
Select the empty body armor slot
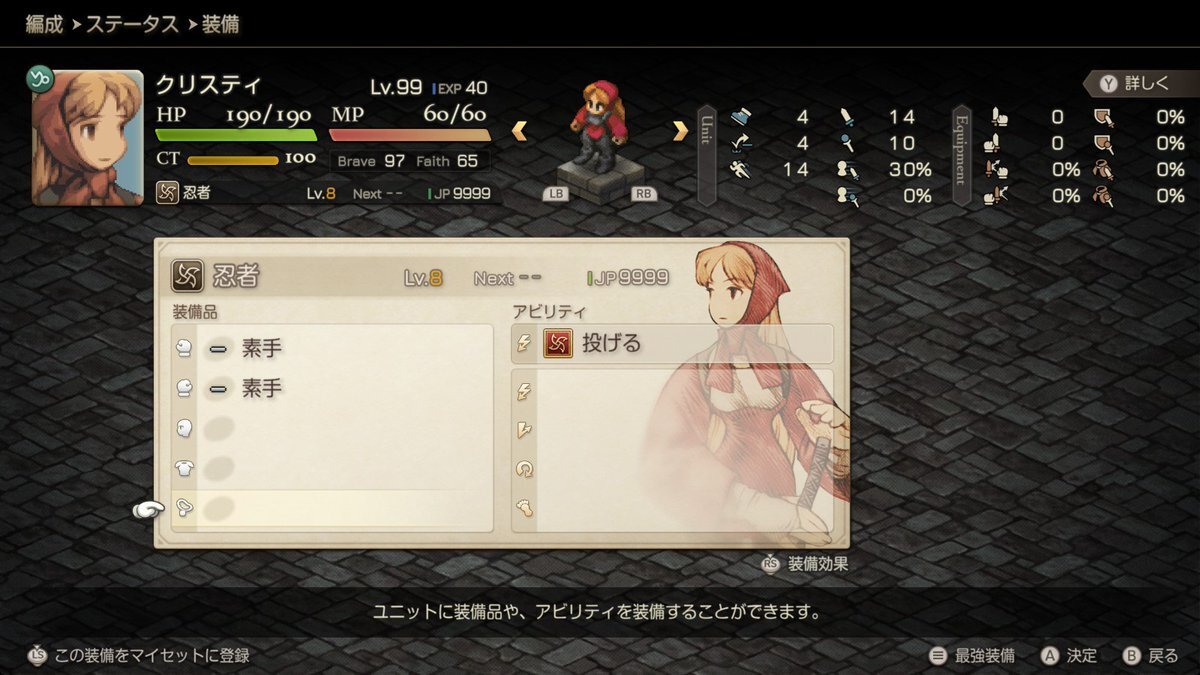pyautogui.click(x=332, y=468)
